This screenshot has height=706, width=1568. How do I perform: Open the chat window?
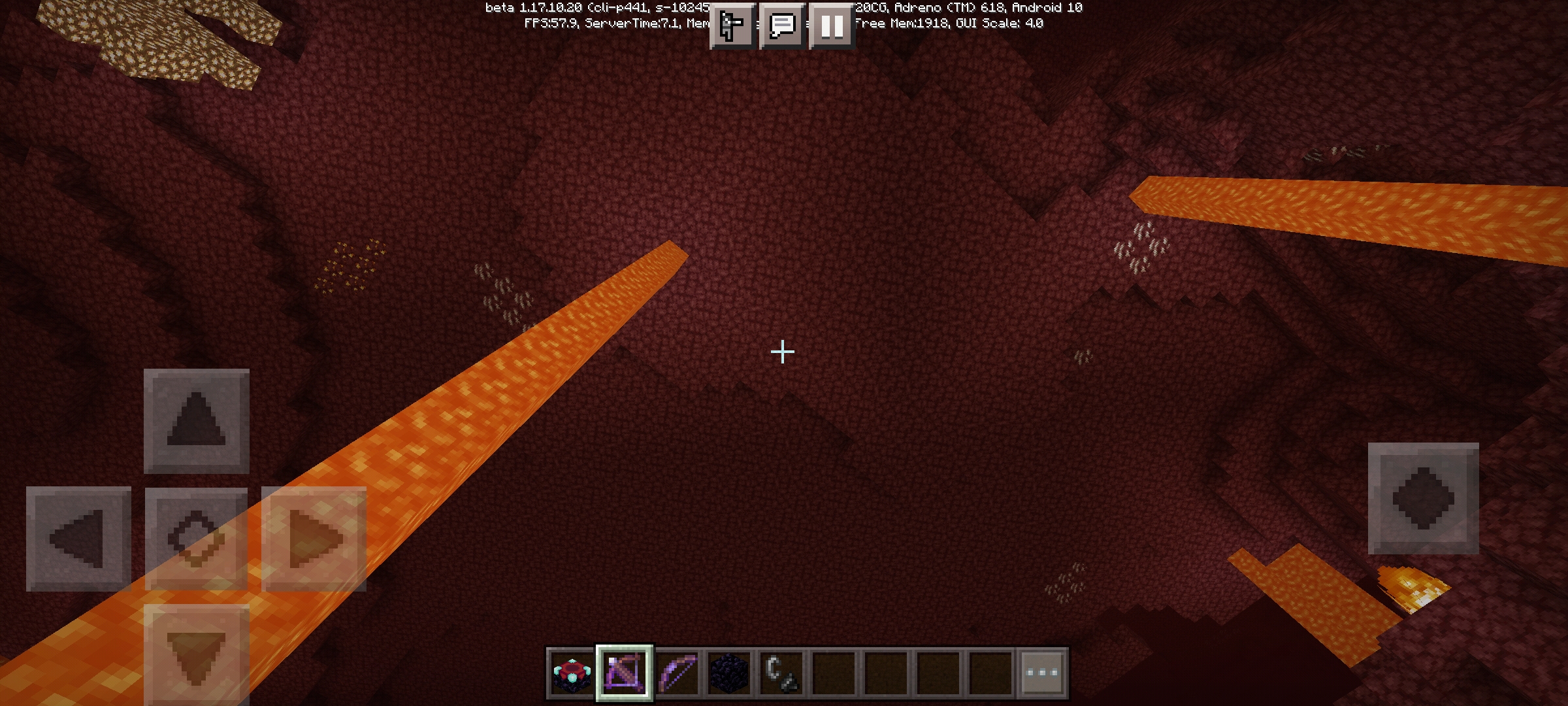coord(782,26)
